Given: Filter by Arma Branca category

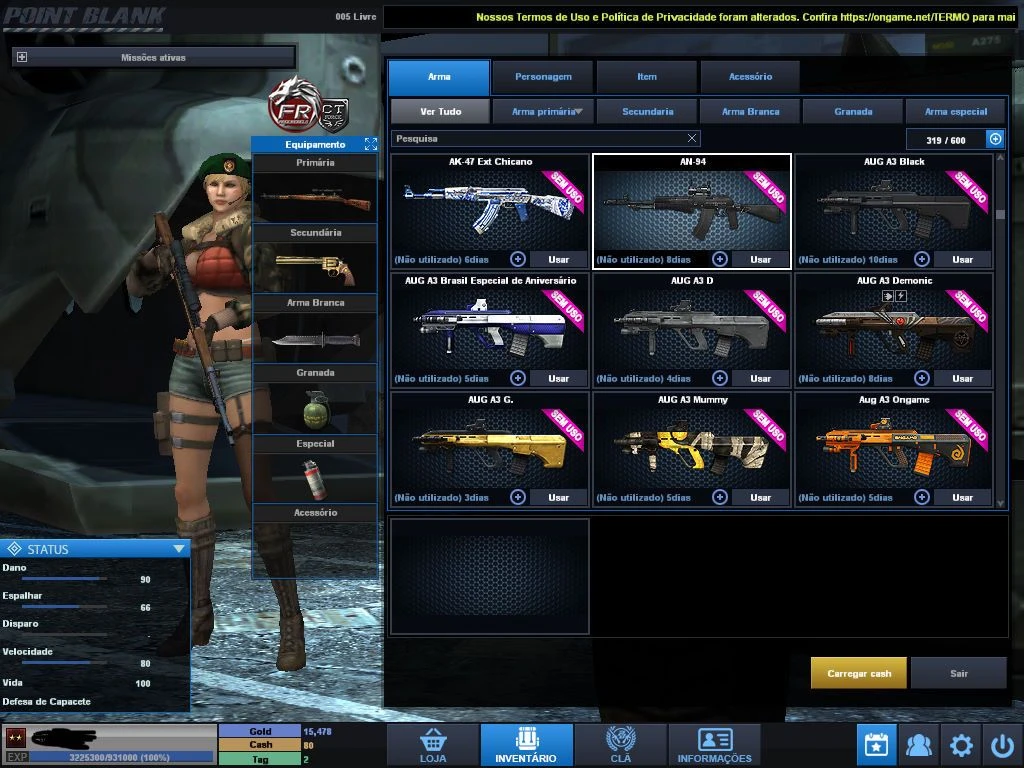Looking at the screenshot, I should (750, 112).
